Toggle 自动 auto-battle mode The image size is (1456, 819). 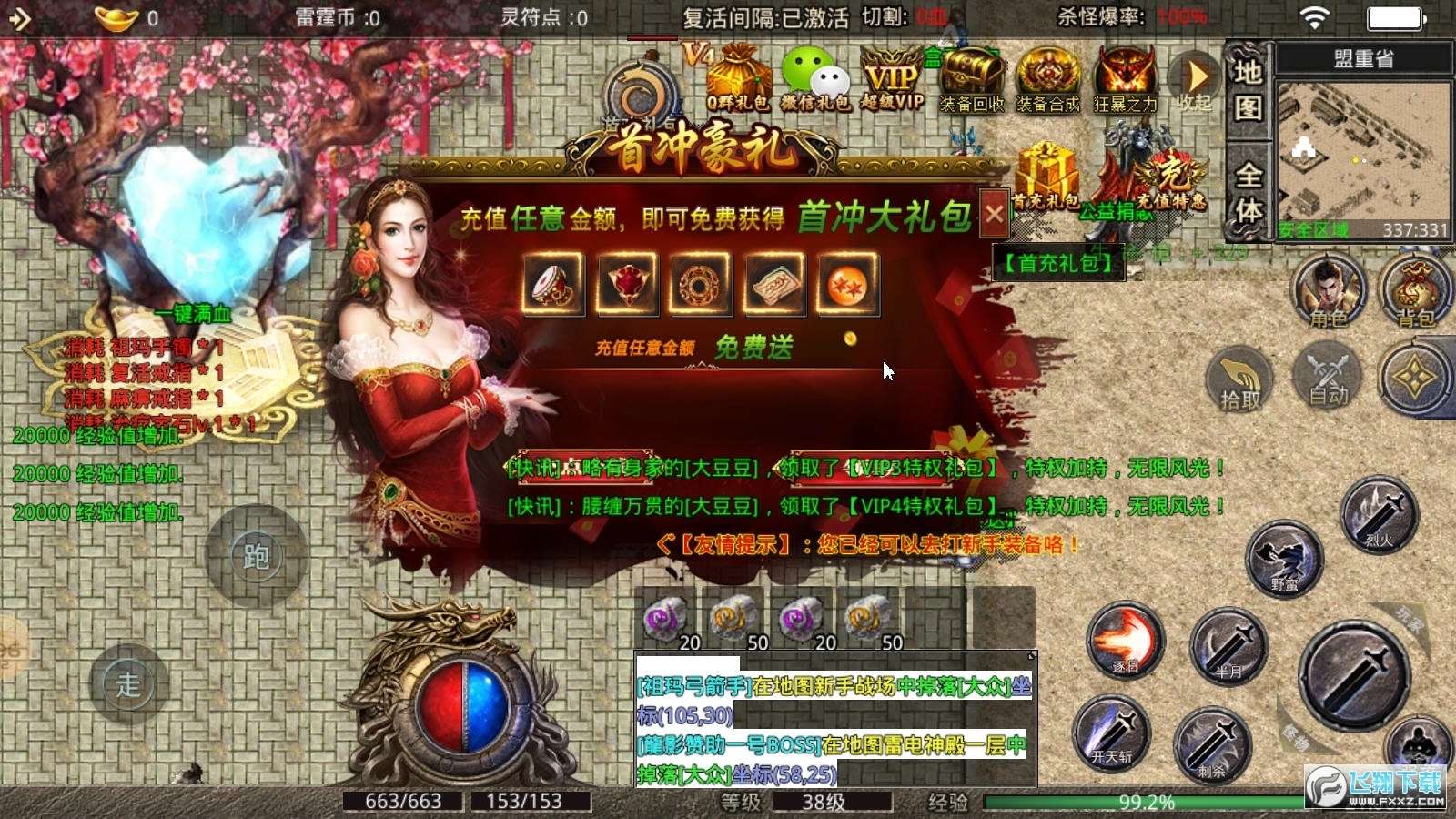1329,382
